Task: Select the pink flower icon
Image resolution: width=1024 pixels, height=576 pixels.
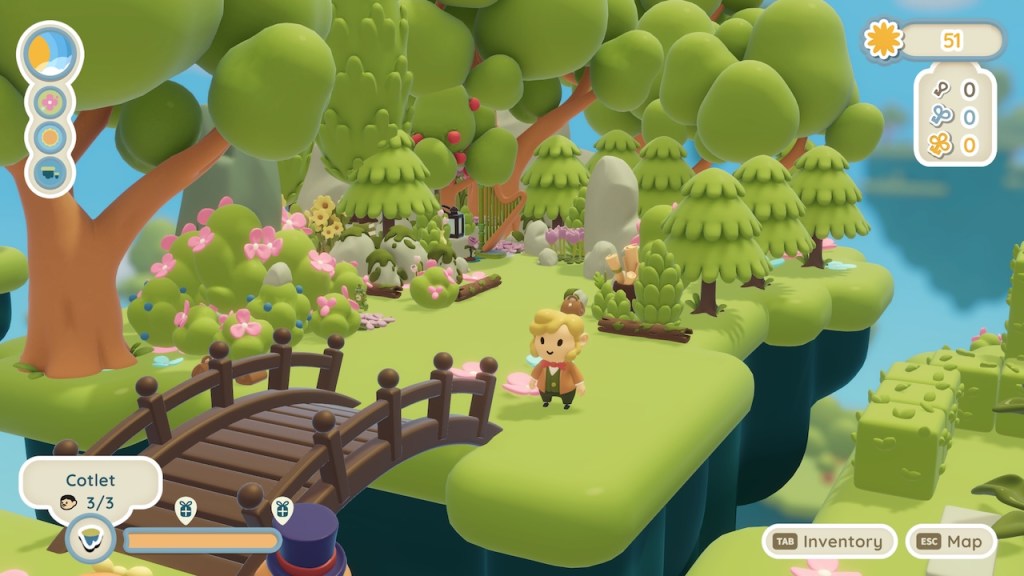Action: pyautogui.click(x=50, y=102)
